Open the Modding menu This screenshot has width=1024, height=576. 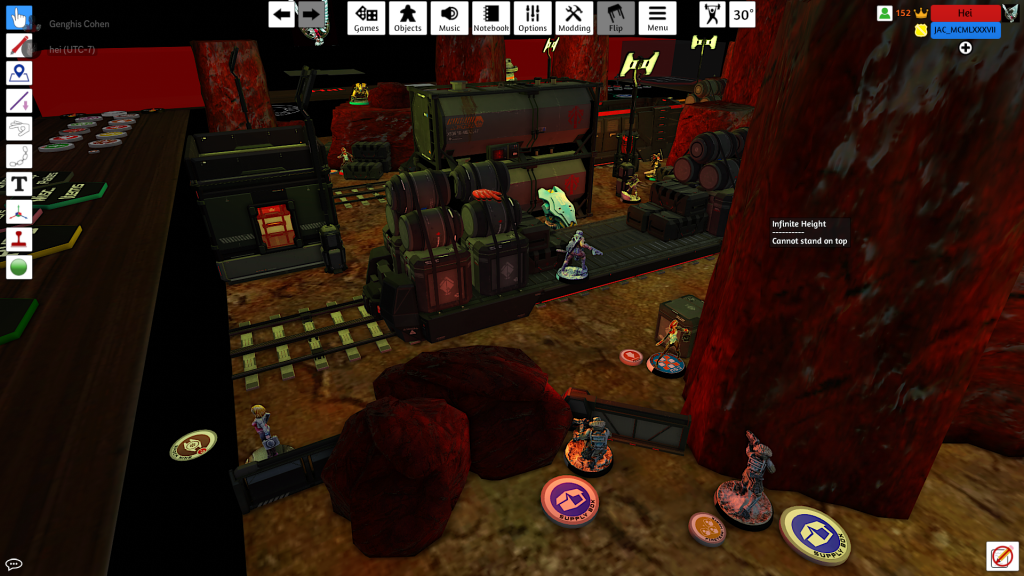[574, 18]
